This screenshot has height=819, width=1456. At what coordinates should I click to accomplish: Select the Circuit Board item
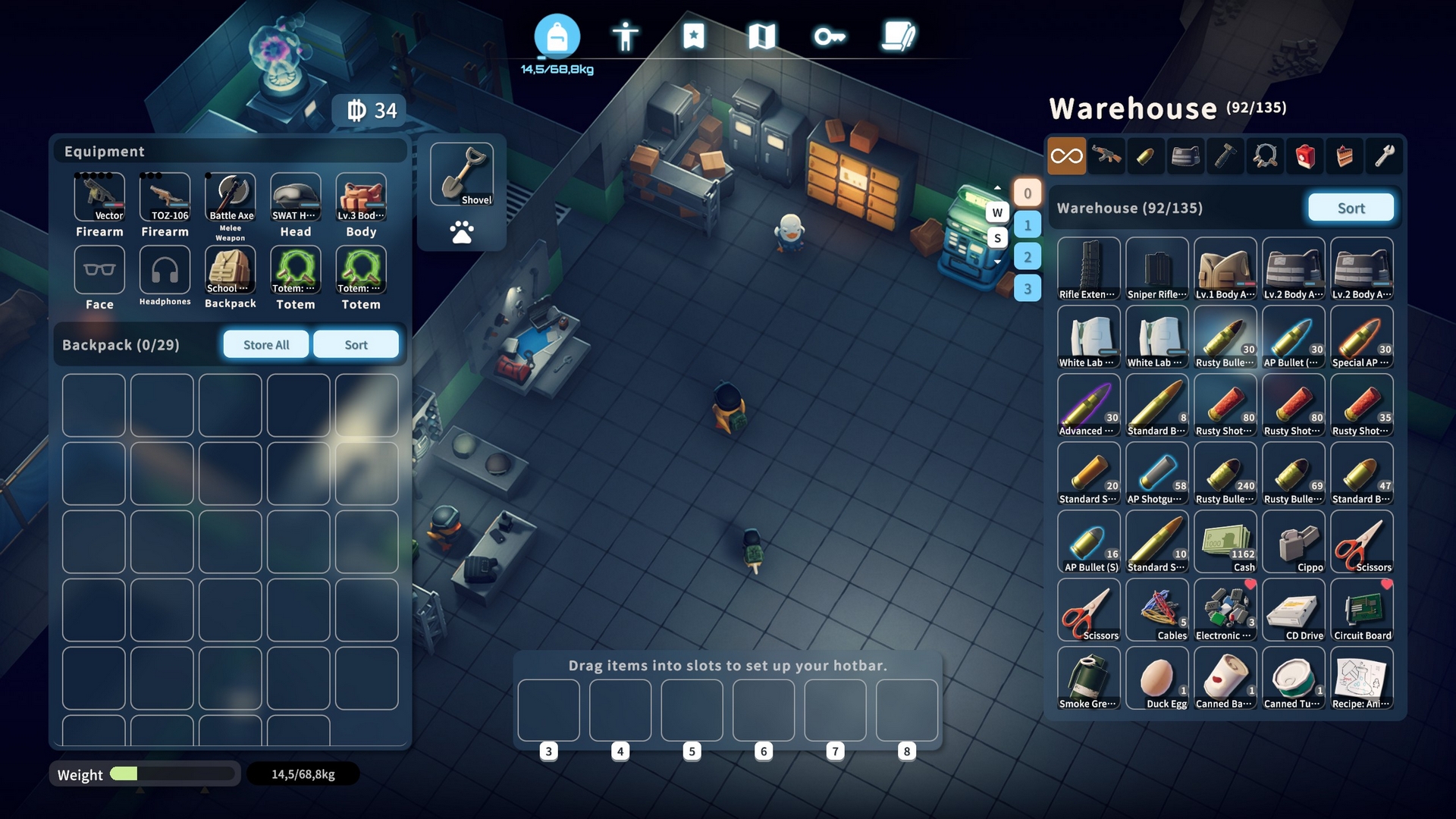coord(1362,610)
